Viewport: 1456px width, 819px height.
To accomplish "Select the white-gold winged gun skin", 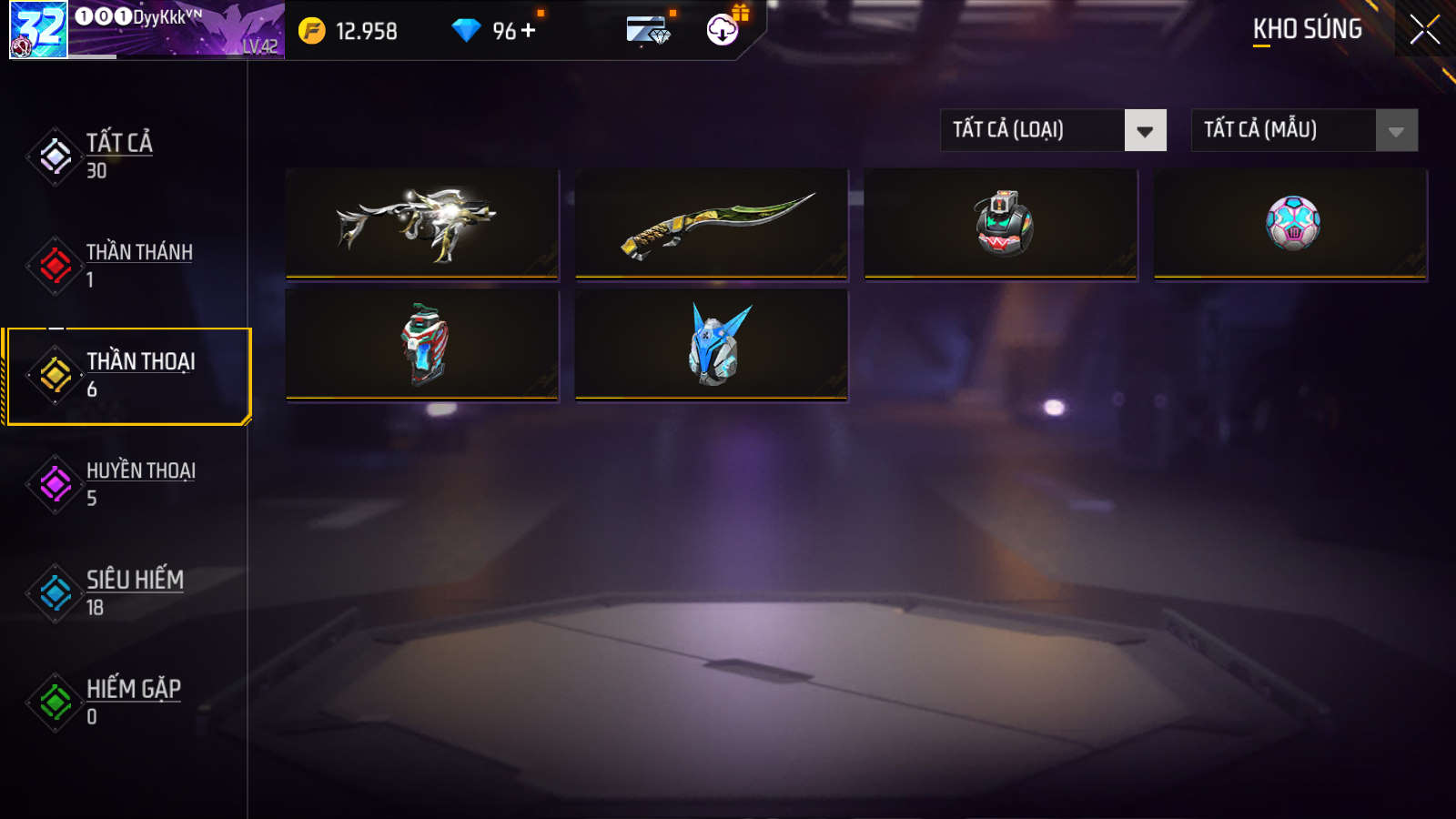I will pos(422,223).
